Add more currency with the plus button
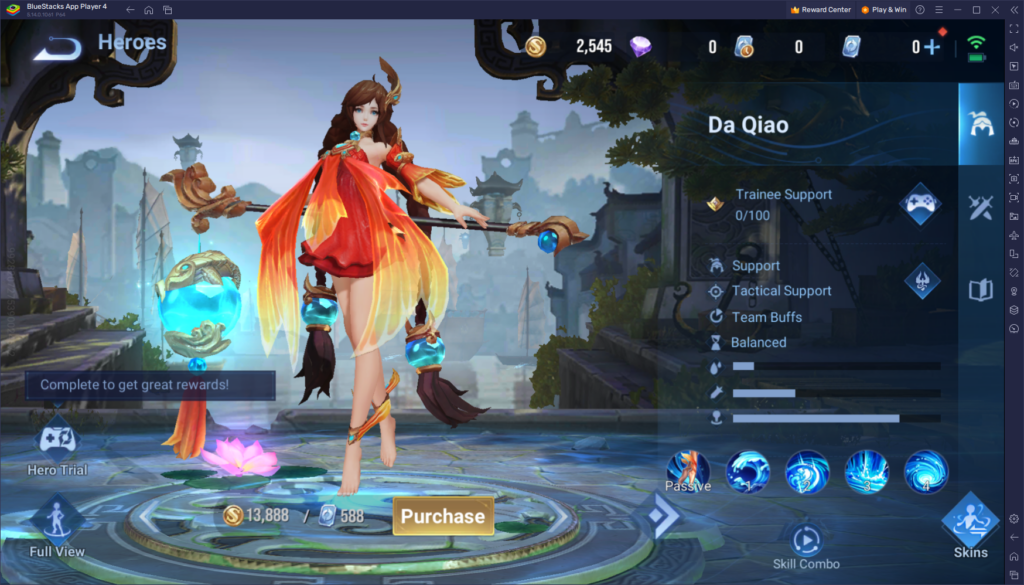The image size is (1024, 585). pyautogui.click(x=932, y=47)
